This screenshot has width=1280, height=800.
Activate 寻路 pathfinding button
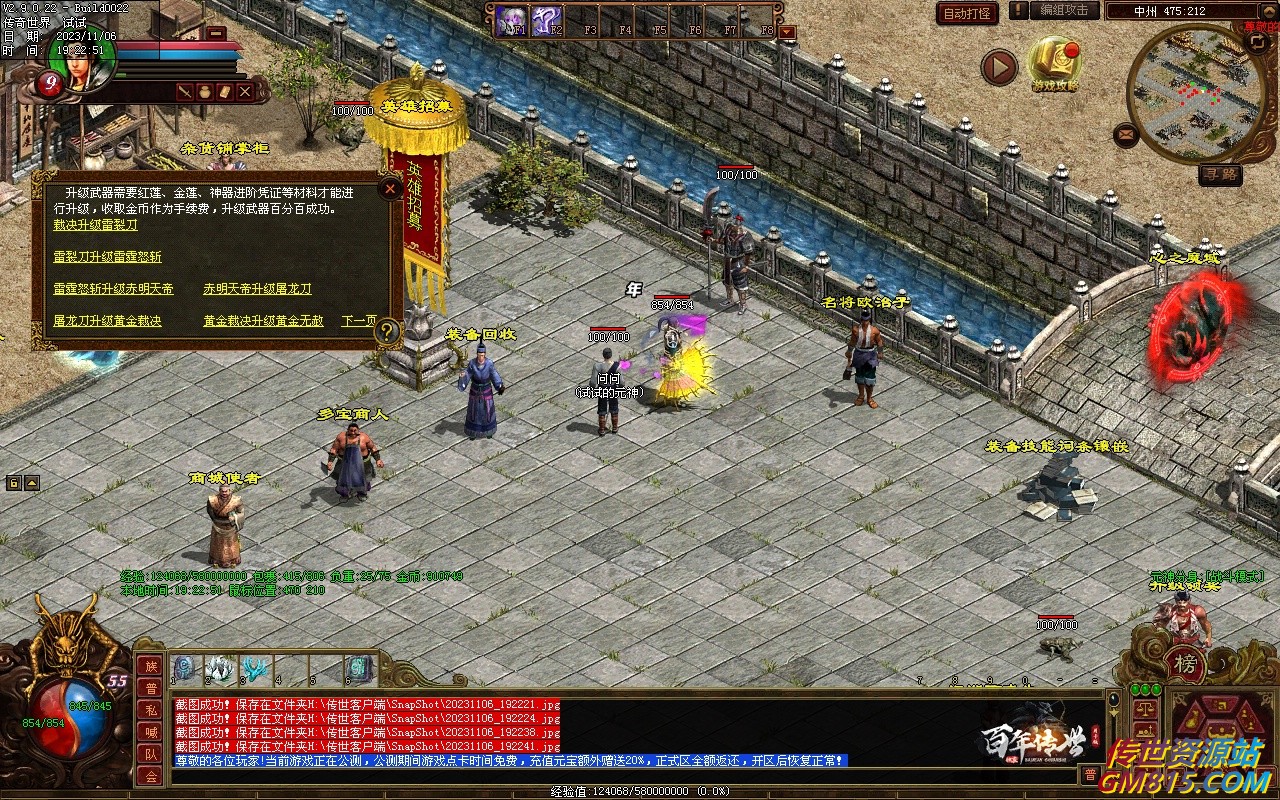(1220, 175)
